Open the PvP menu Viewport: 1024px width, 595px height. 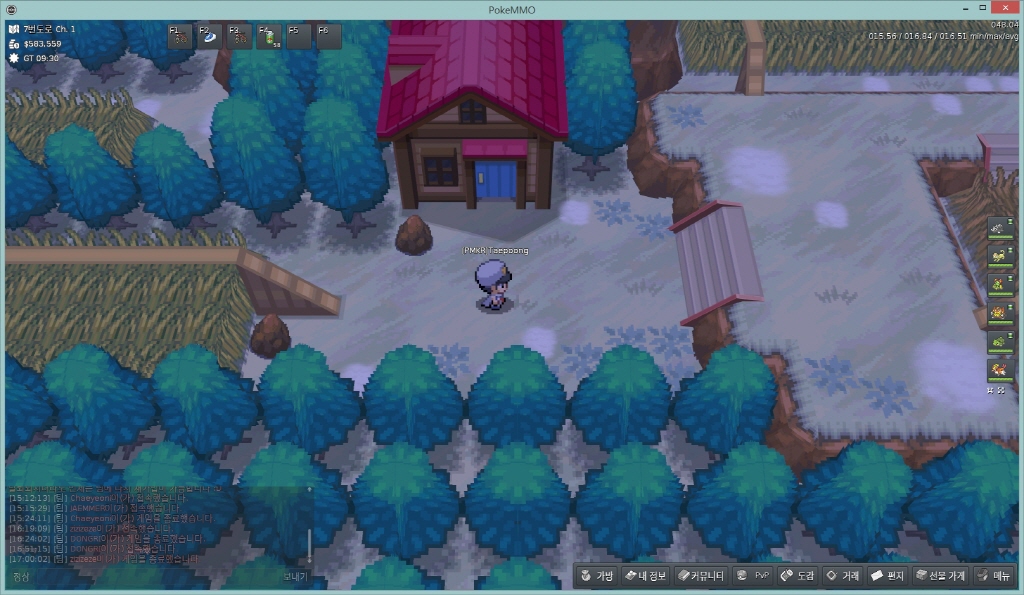(x=752, y=576)
